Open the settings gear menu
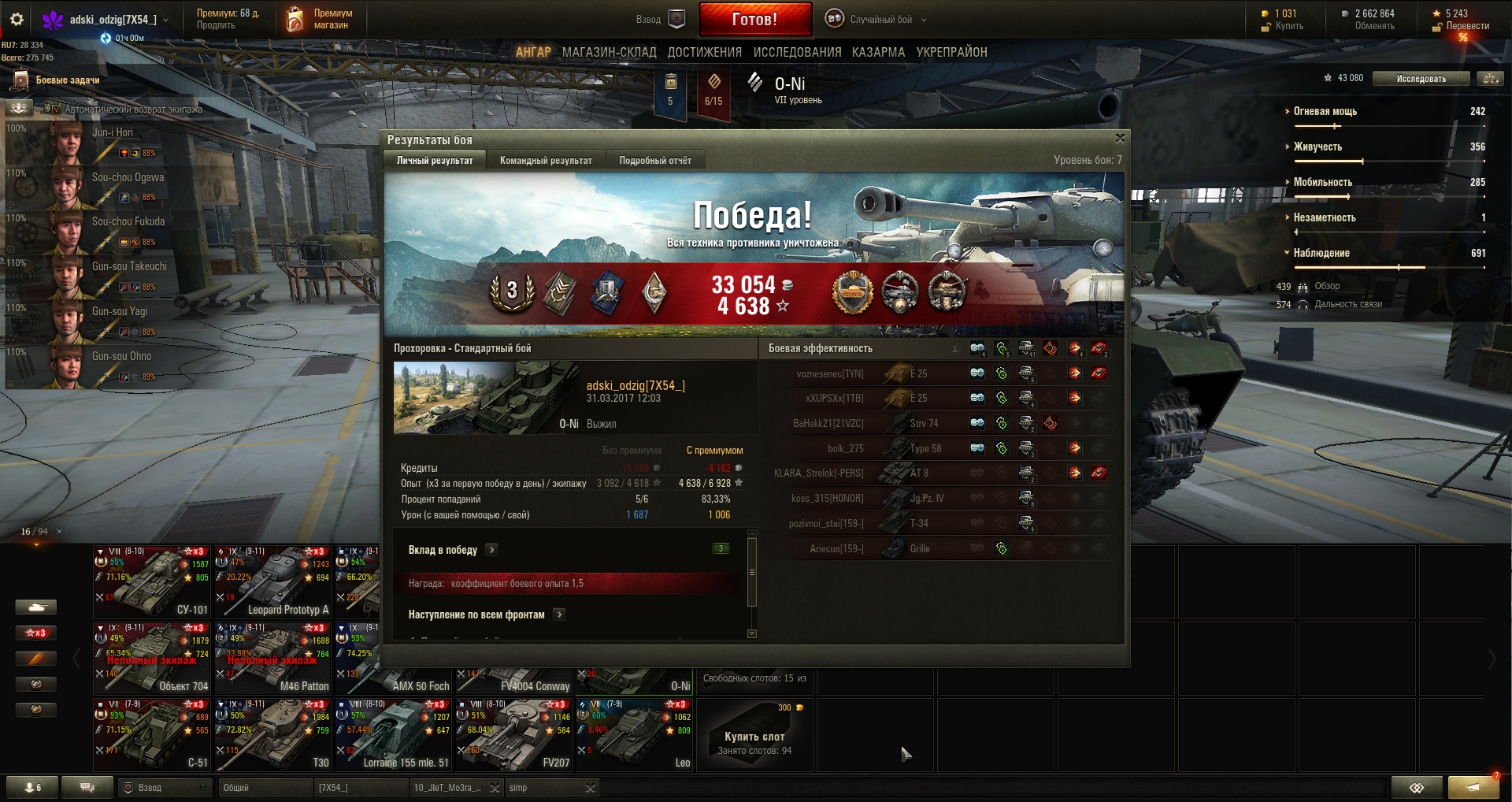Viewport: 1512px width, 802px height. pyautogui.click(x=17, y=19)
